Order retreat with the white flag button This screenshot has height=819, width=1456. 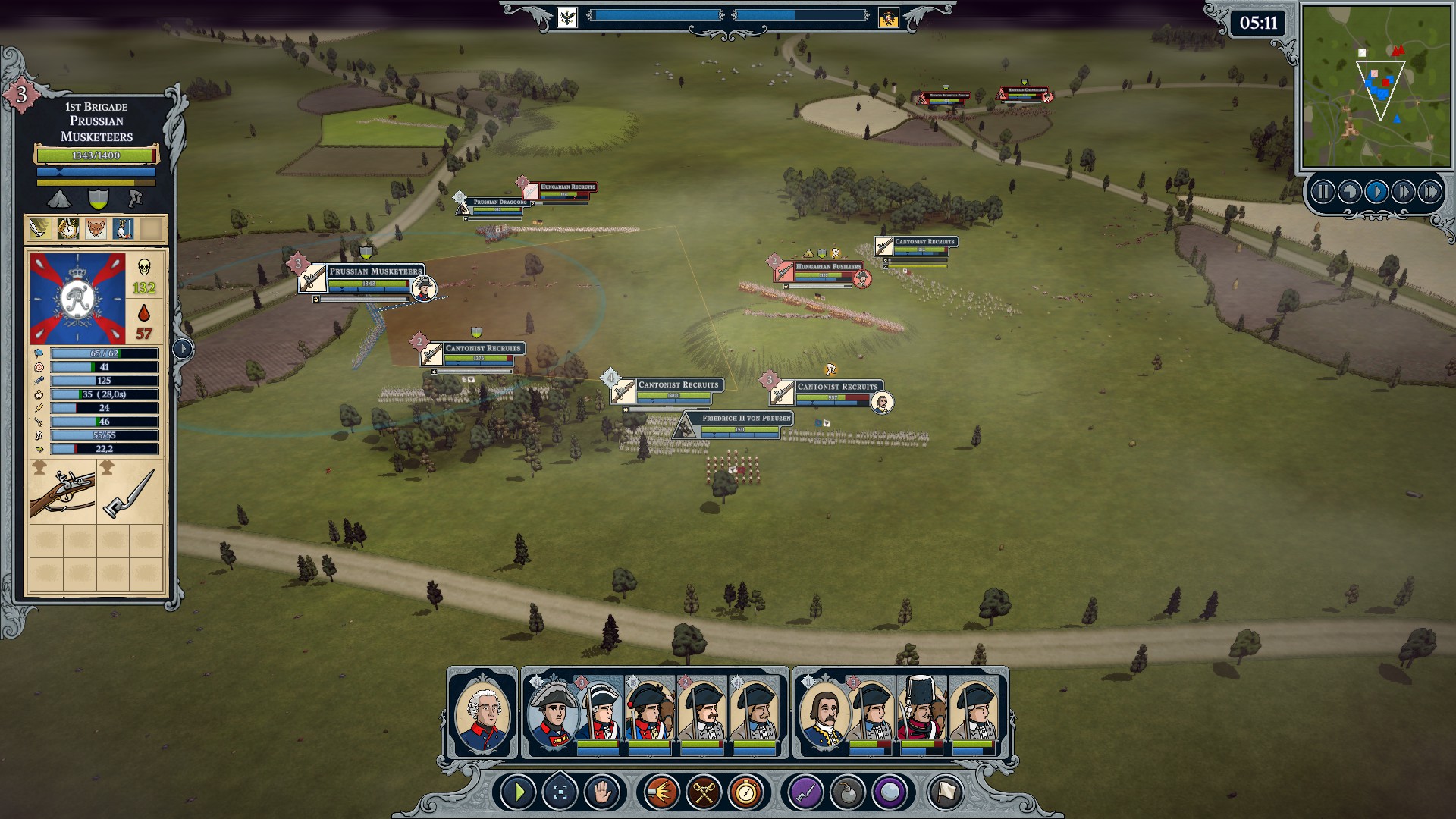(x=945, y=793)
